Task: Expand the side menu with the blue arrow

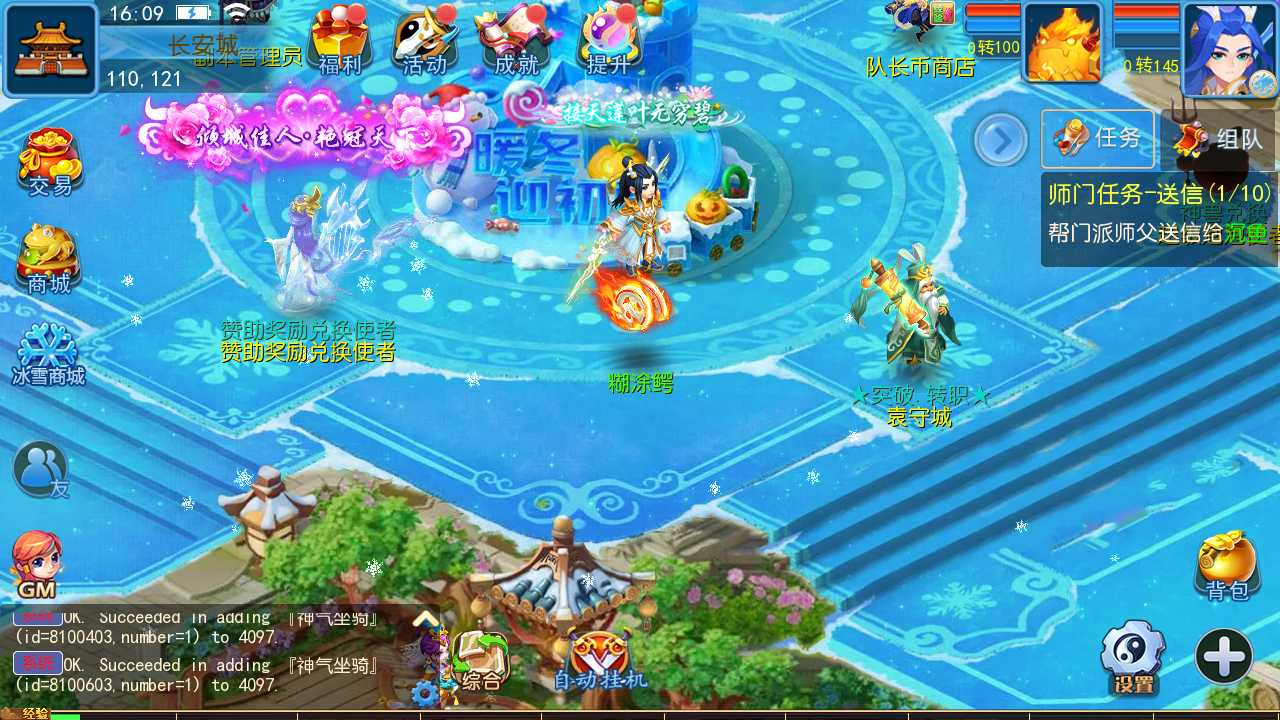Action: point(1000,140)
